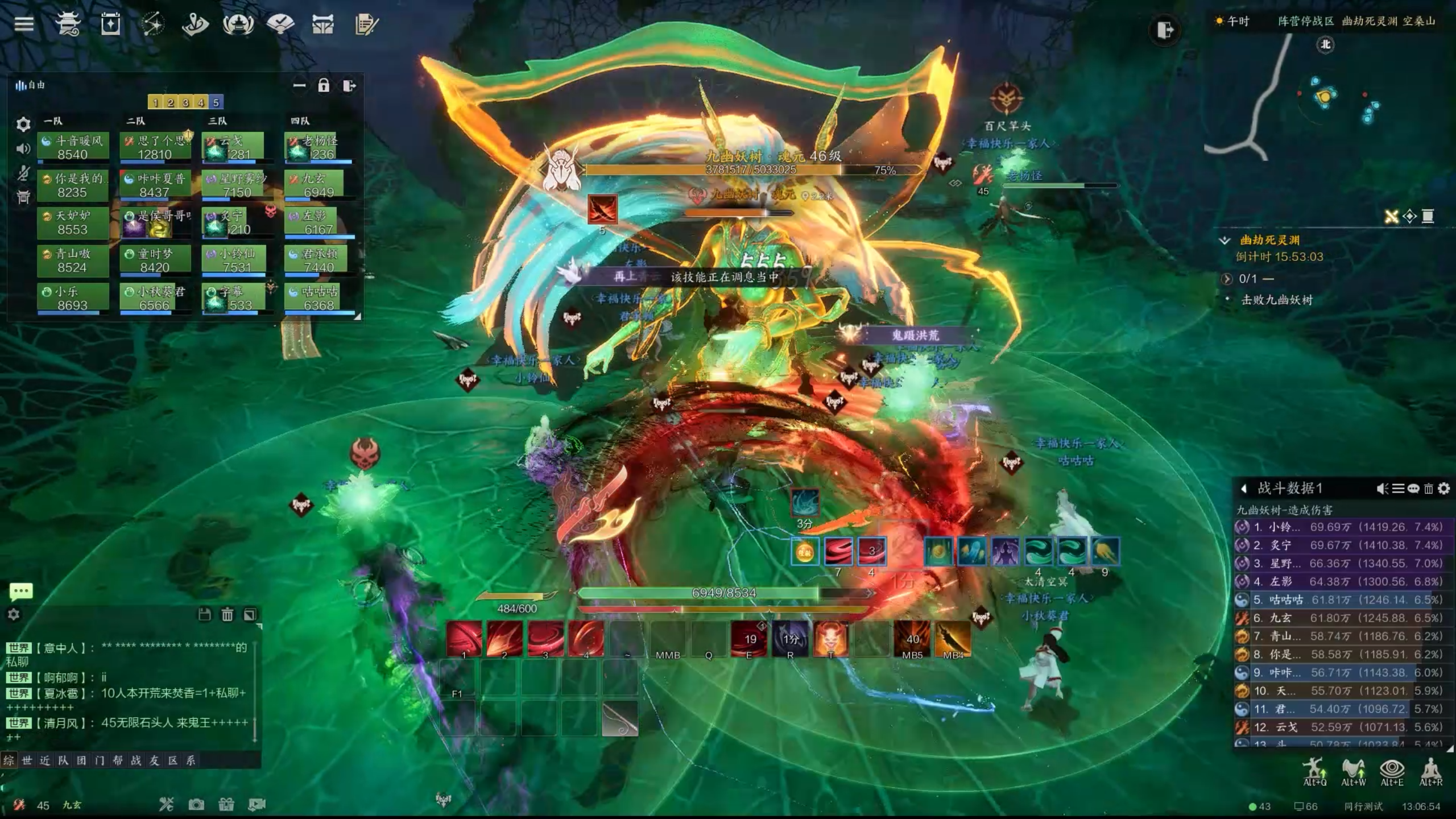Switch chat to the 世 world channel tab
Screen dimensions: 1456x819
pos(27,760)
